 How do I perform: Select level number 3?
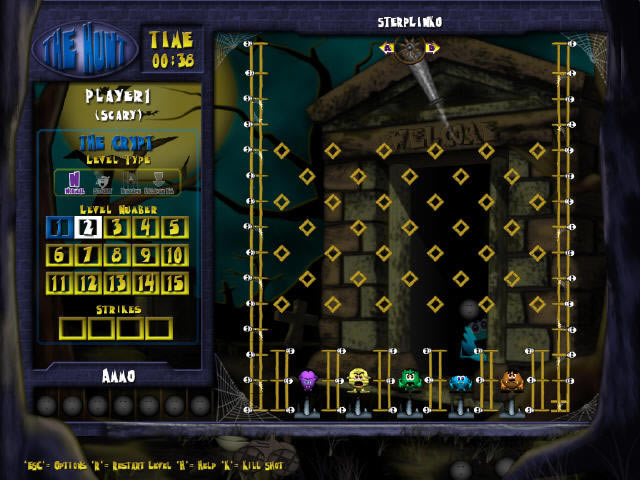click(117, 227)
